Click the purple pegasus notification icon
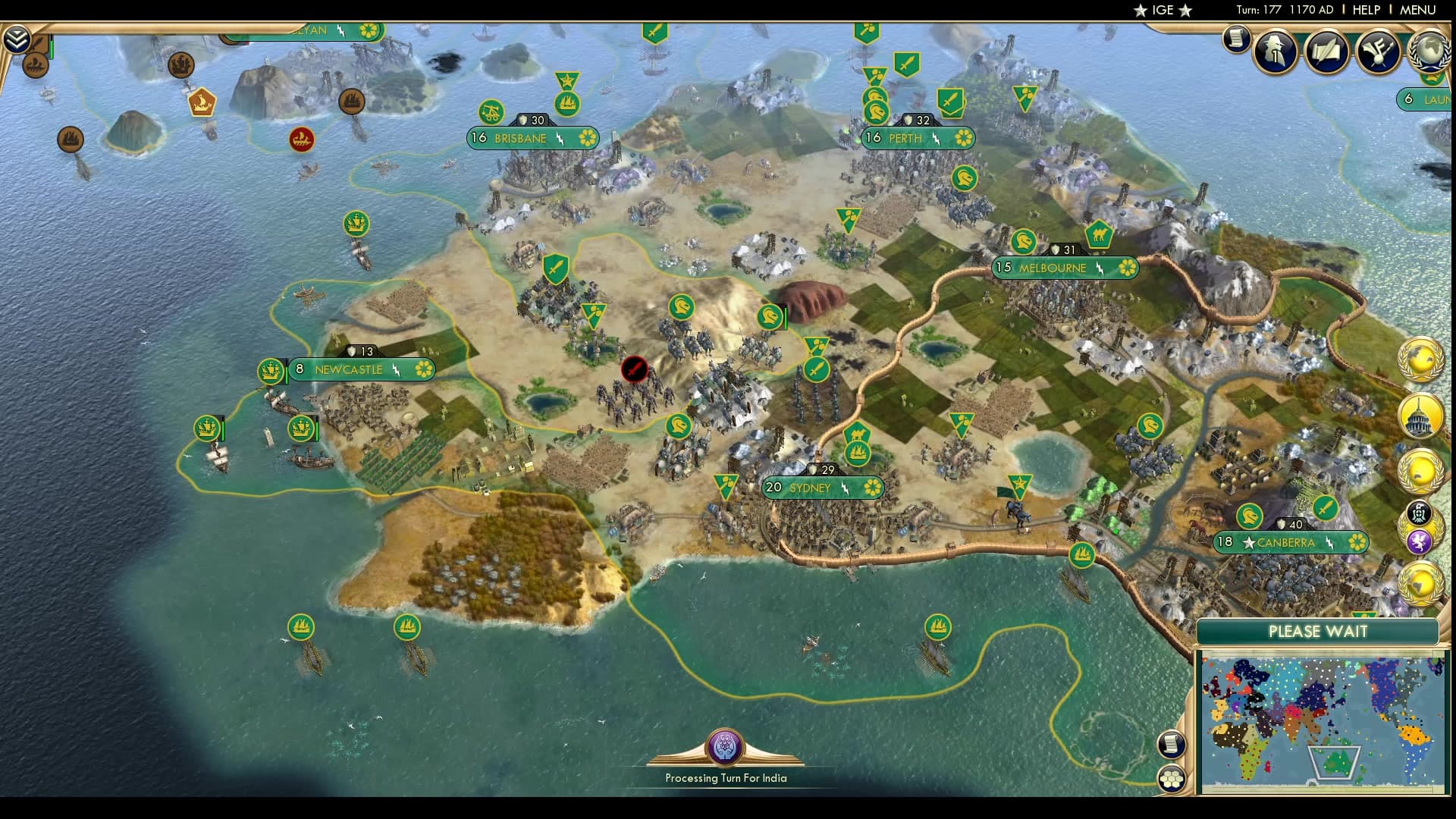1456x819 pixels. [x=1420, y=541]
